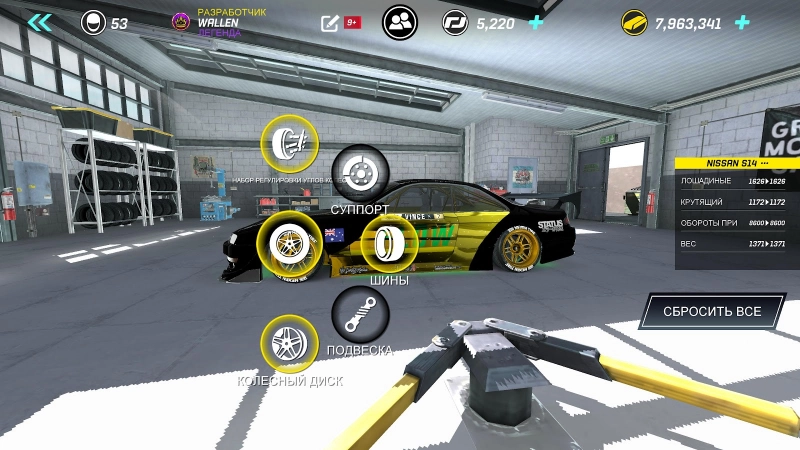This screenshot has width=800, height=450.
Task: Buy more gold coins with the plus
Action: click(x=742, y=22)
